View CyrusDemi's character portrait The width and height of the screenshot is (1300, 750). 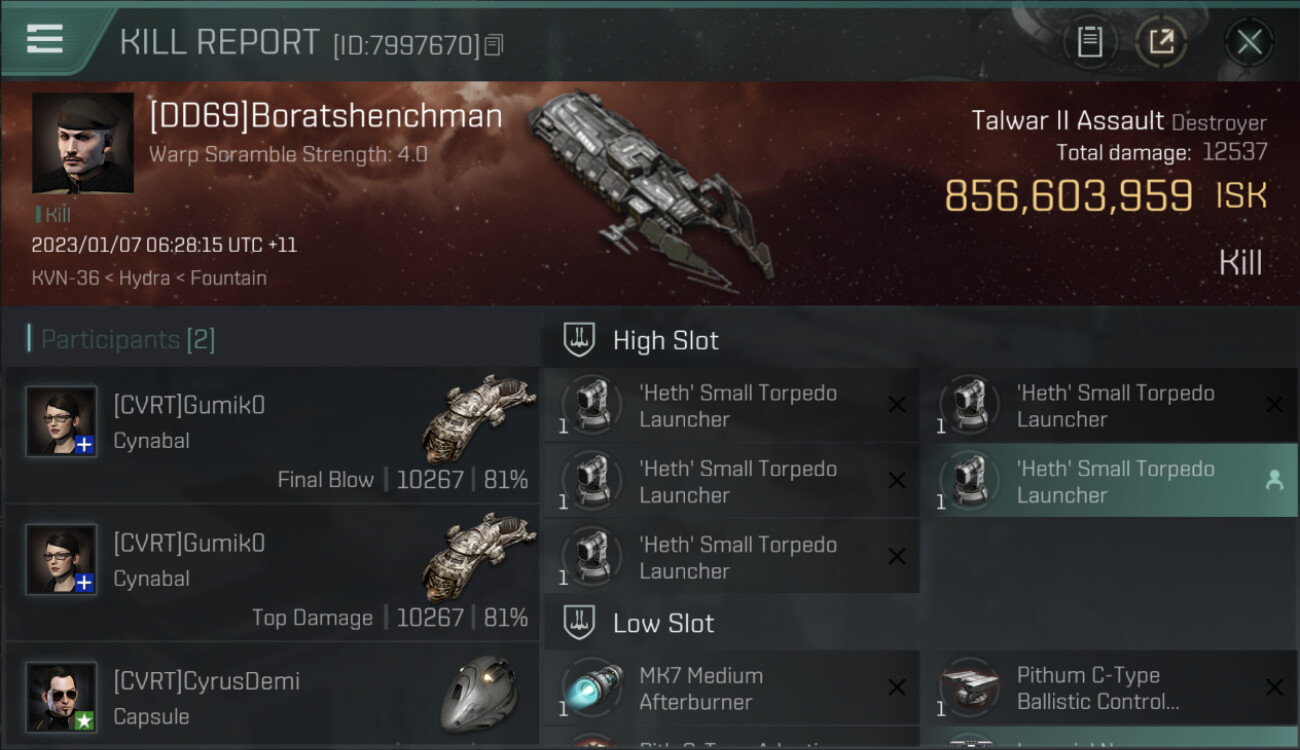(62, 697)
